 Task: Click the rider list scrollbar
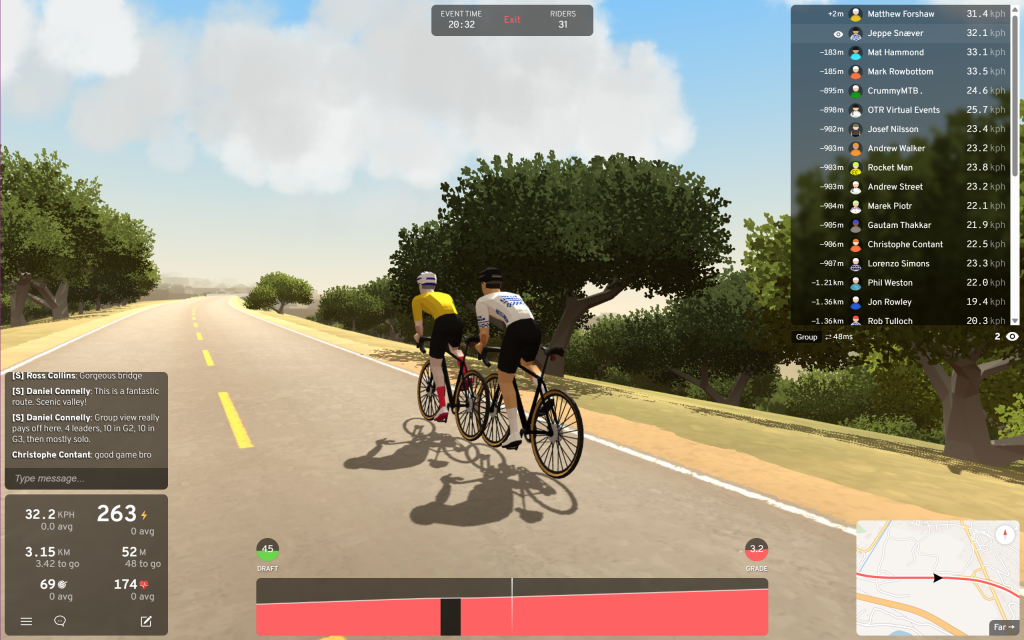click(x=1015, y=90)
